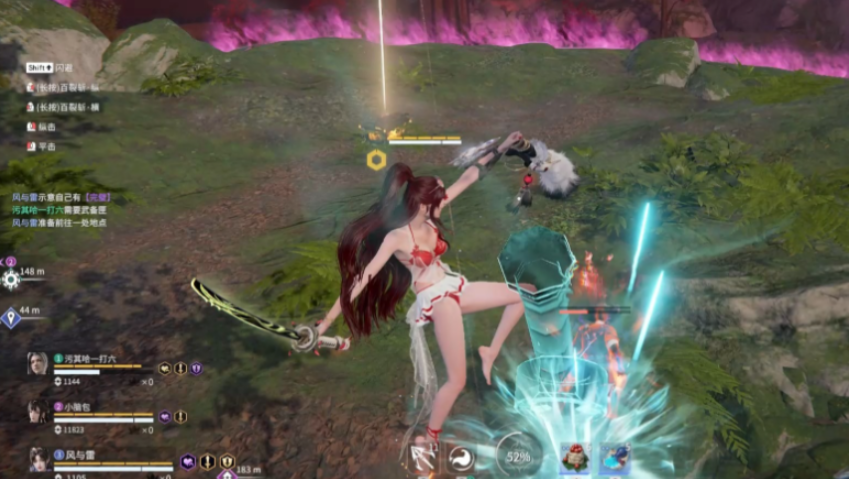Image resolution: width=849 pixels, height=479 pixels.
Task: Use the red armor powder item slot
Action: tap(575, 459)
